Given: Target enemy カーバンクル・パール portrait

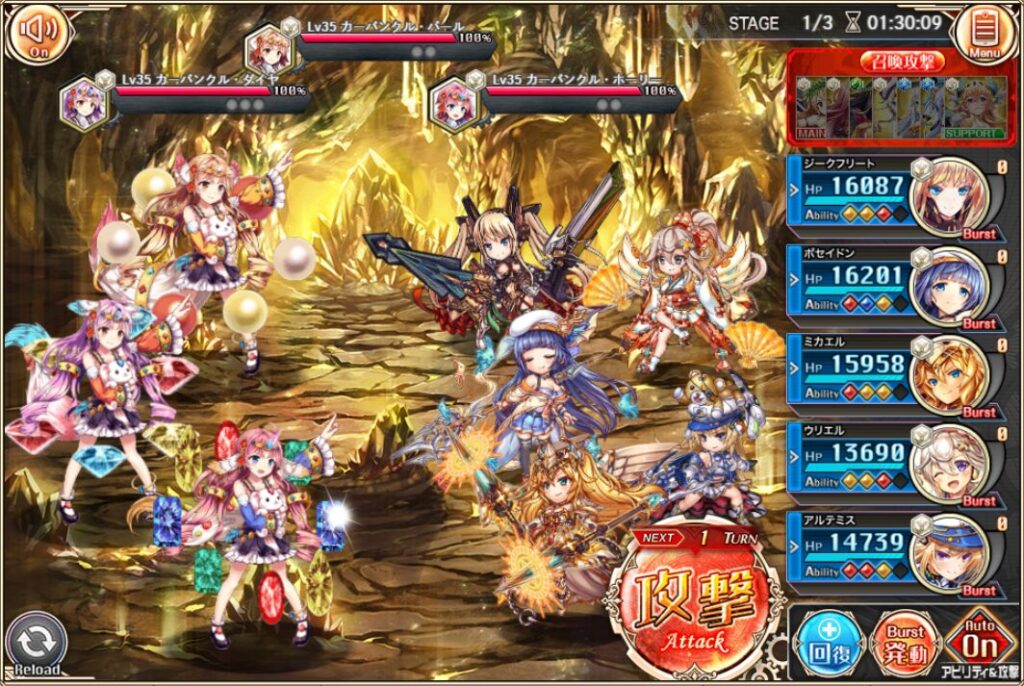Looking at the screenshot, I should pyautogui.click(x=266, y=48).
